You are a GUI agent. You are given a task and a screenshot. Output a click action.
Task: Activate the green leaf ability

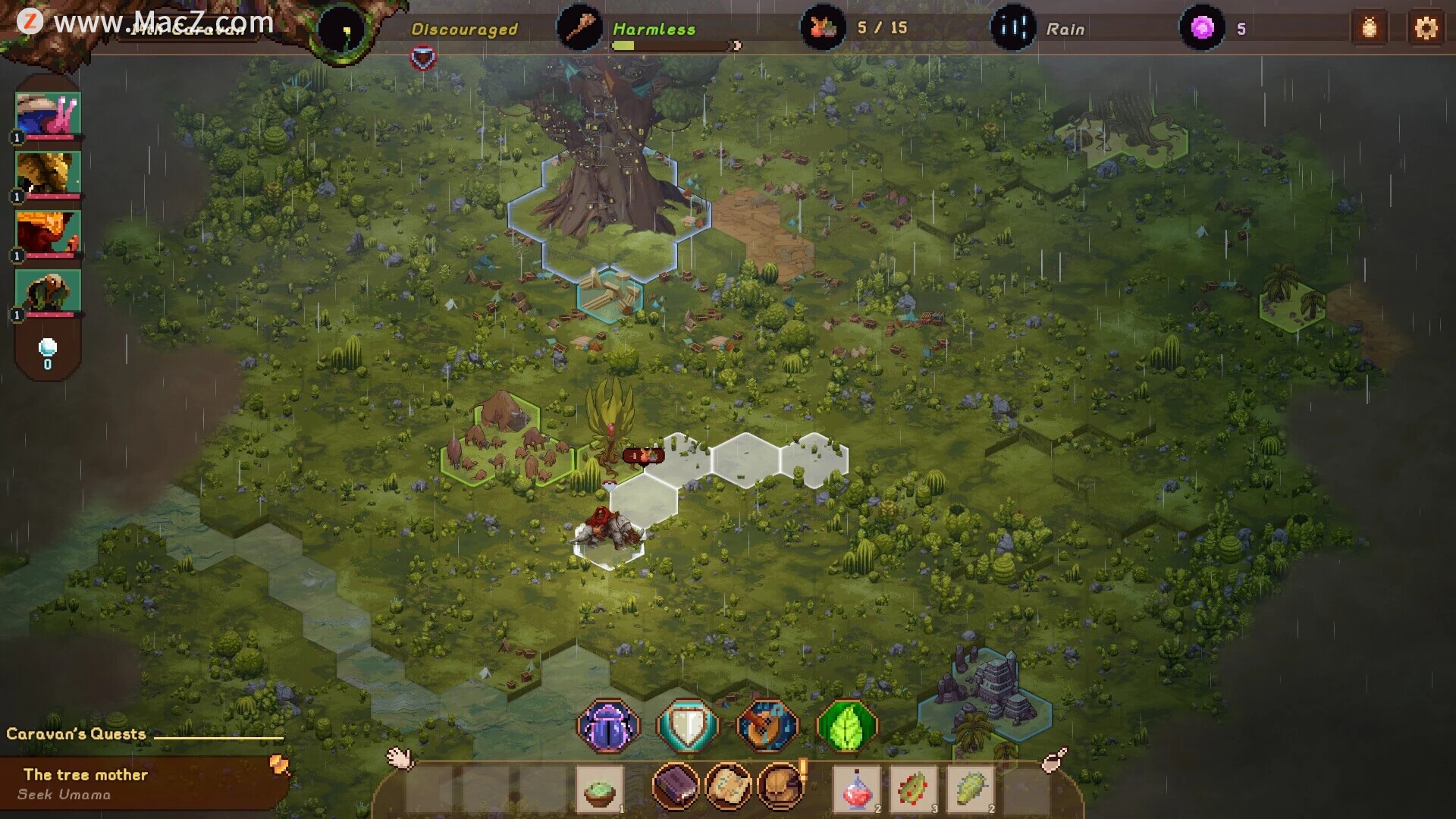point(847,726)
